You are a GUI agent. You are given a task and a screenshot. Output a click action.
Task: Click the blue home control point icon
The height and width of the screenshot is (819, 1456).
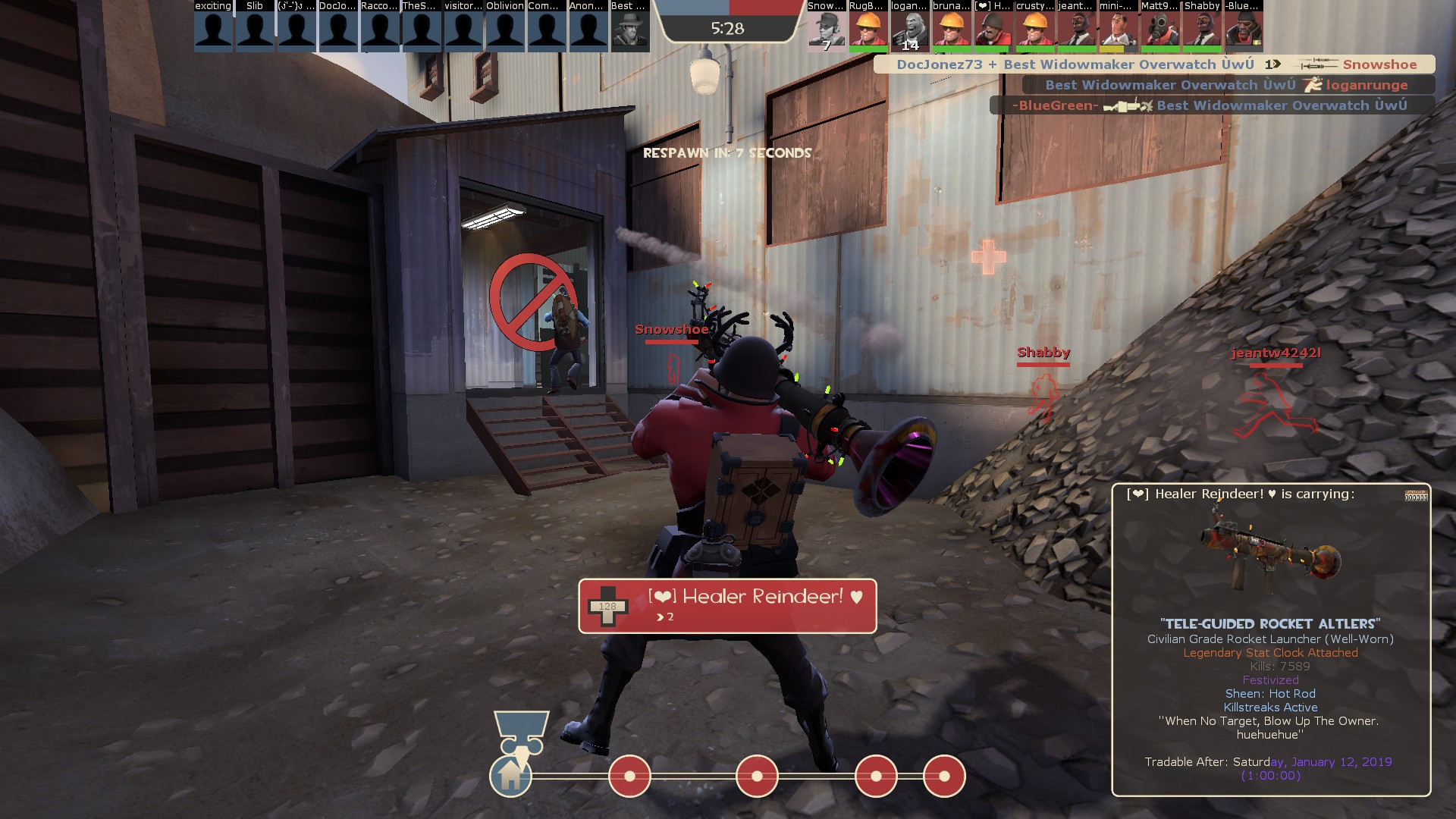point(510,776)
